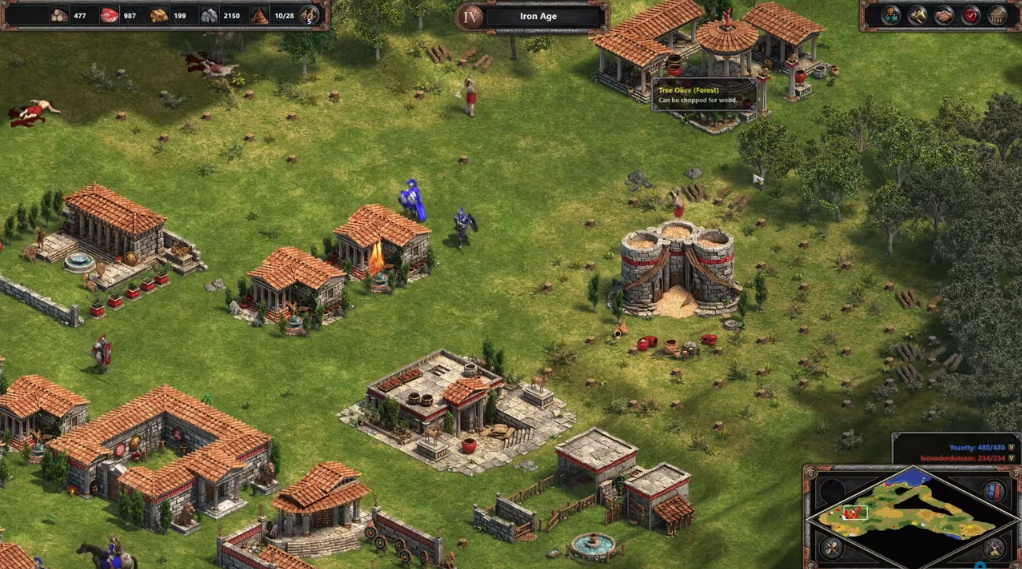
Task: Click the Iron Age IV emblem
Action: tap(470, 16)
